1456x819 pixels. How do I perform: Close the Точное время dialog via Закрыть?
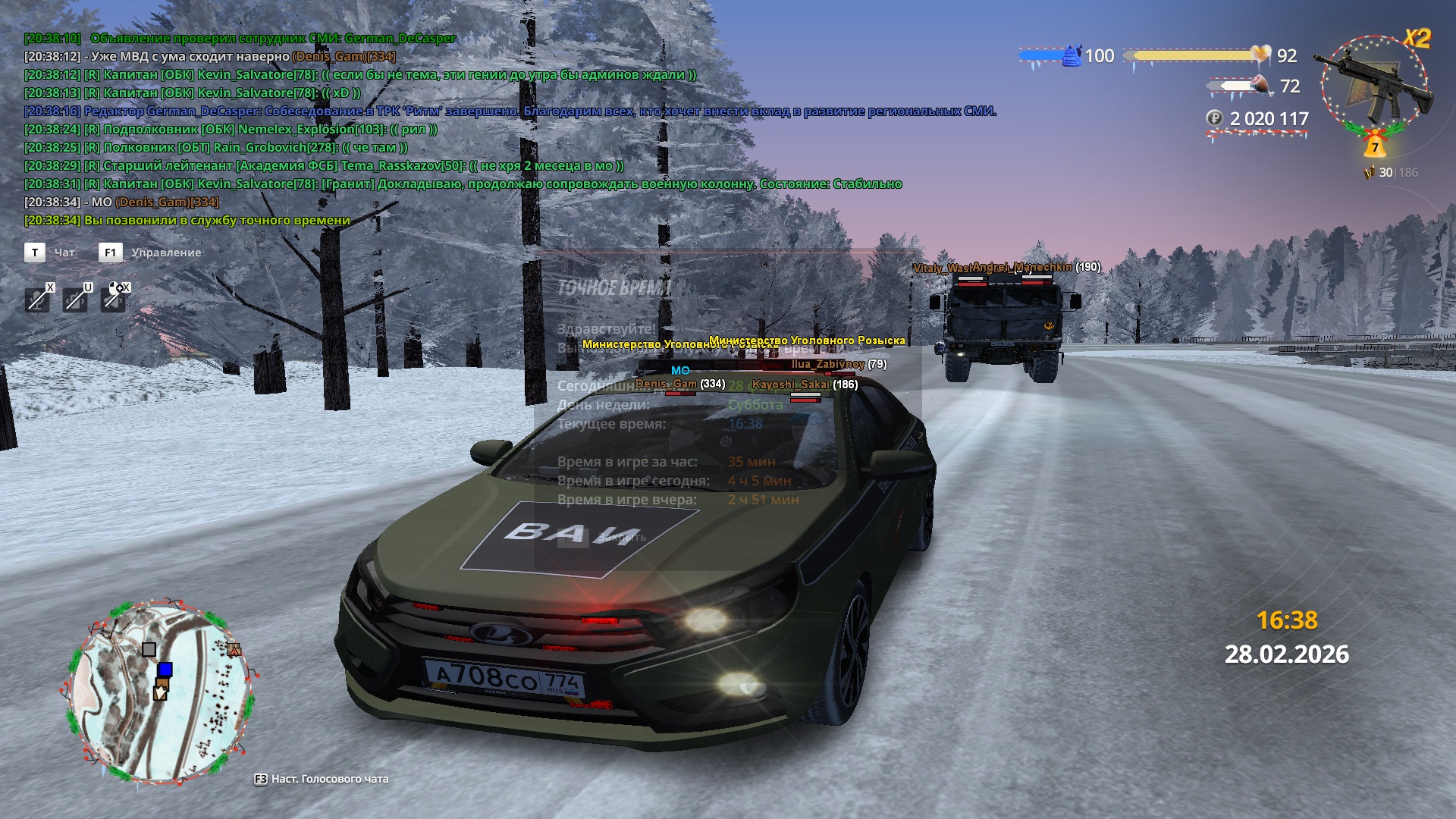tap(621, 538)
